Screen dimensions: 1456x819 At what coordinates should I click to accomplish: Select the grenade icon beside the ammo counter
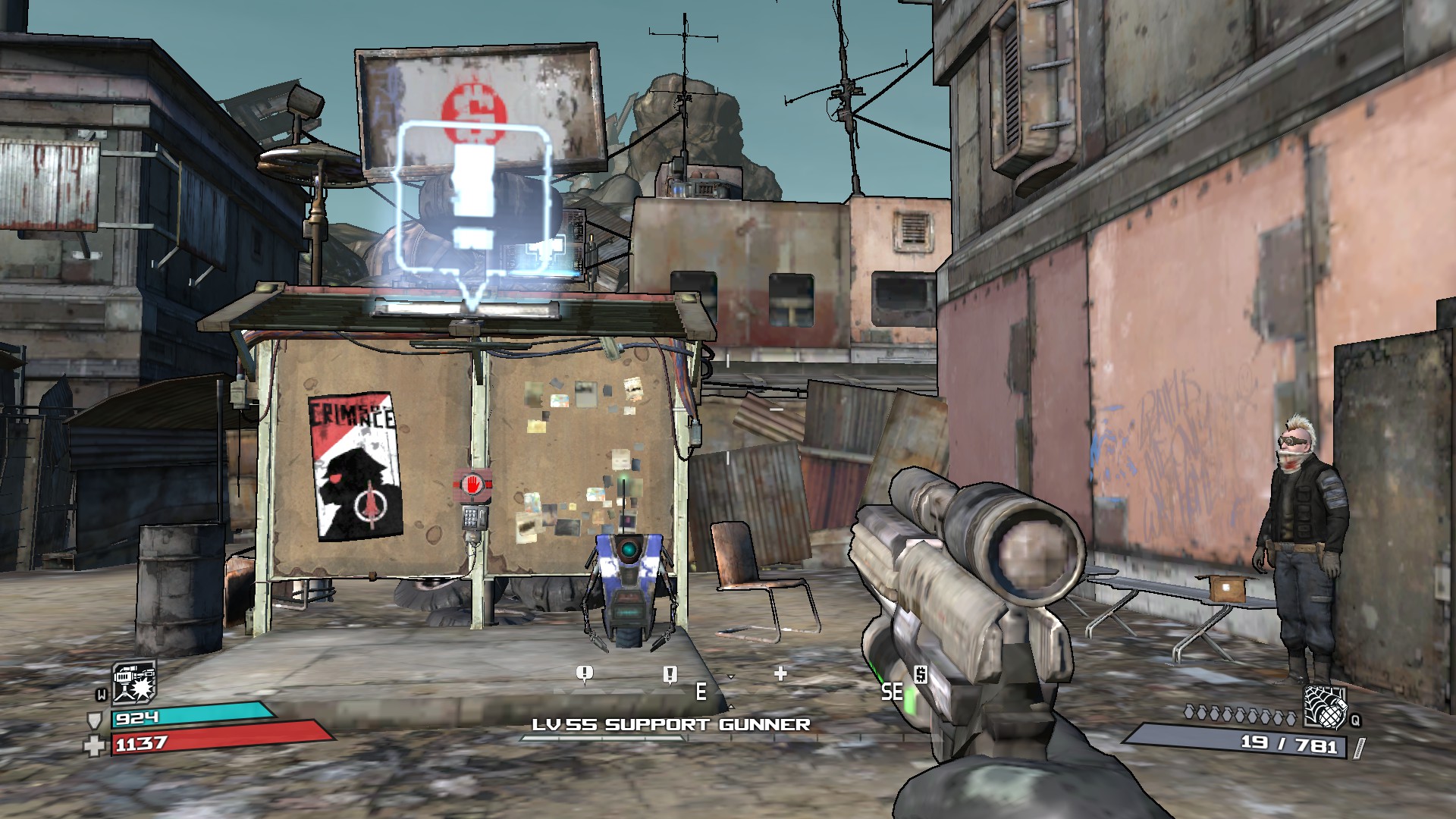[1324, 706]
